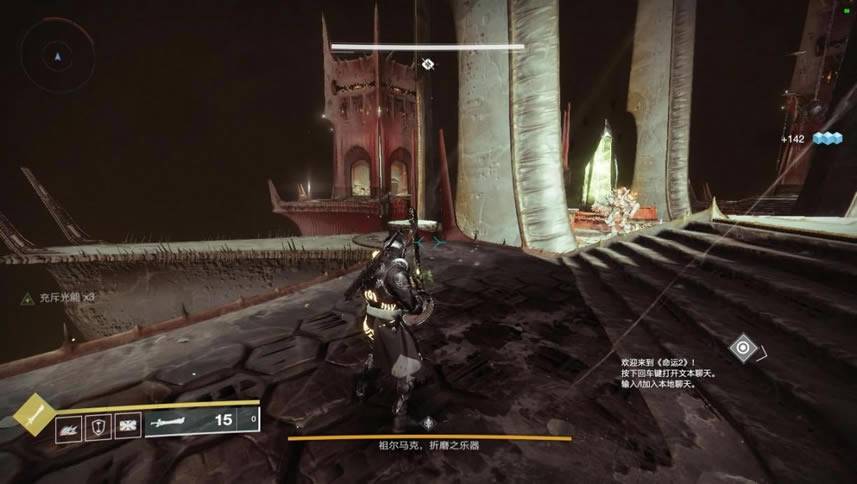Click the diamond target icon above the chat
This screenshot has height=484, width=857.
coord(742,349)
